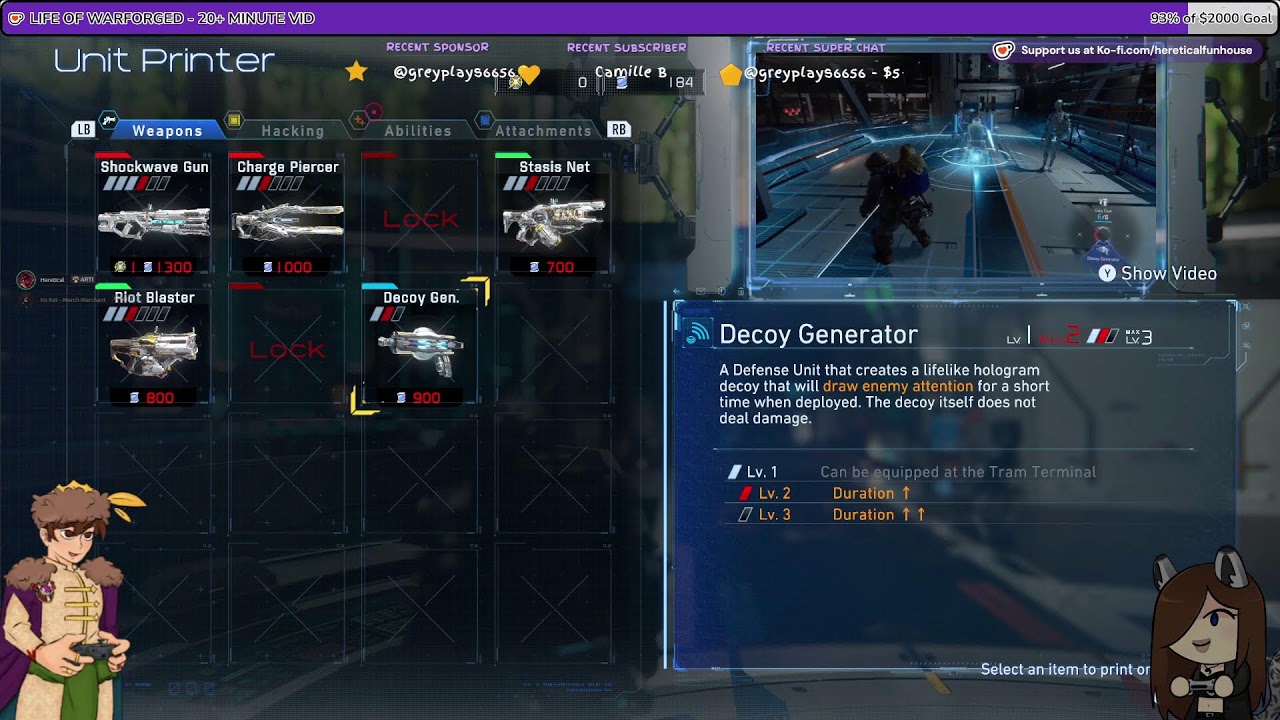1280x720 pixels.
Task: Select the Stasis Net slot
Action: [554, 217]
